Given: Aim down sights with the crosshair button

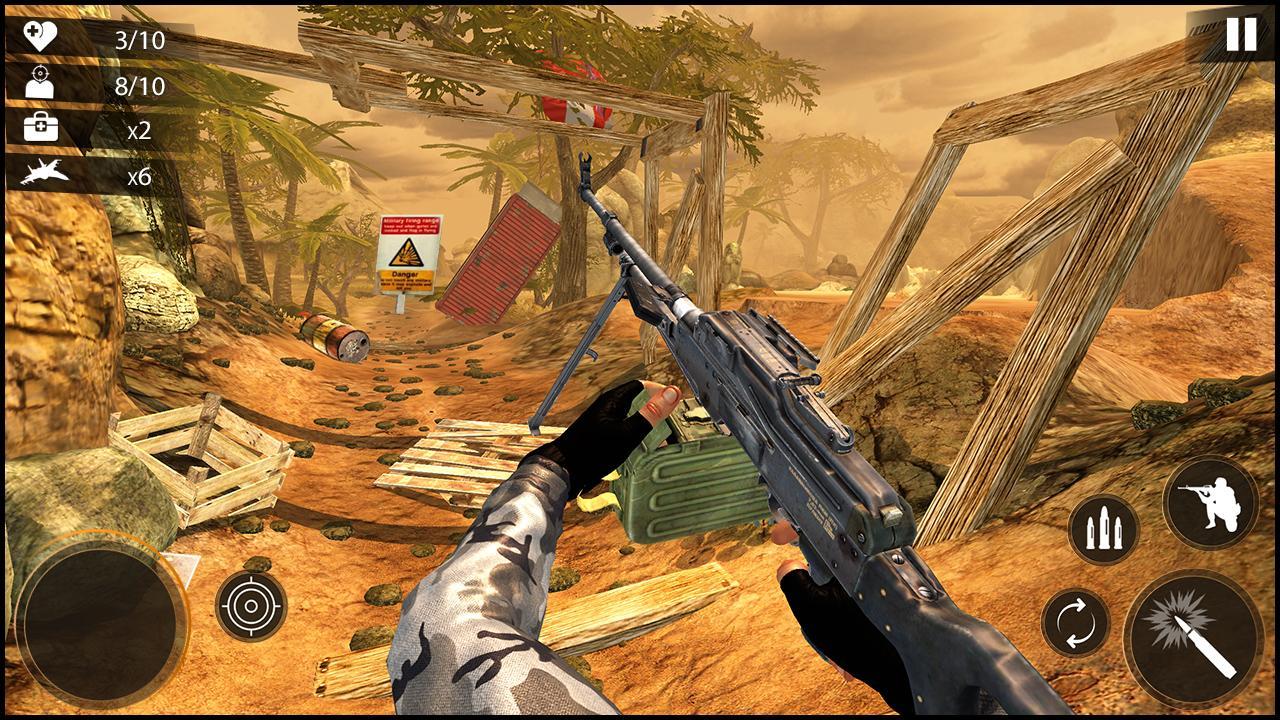Looking at the screenshot, I should (251, 605).
